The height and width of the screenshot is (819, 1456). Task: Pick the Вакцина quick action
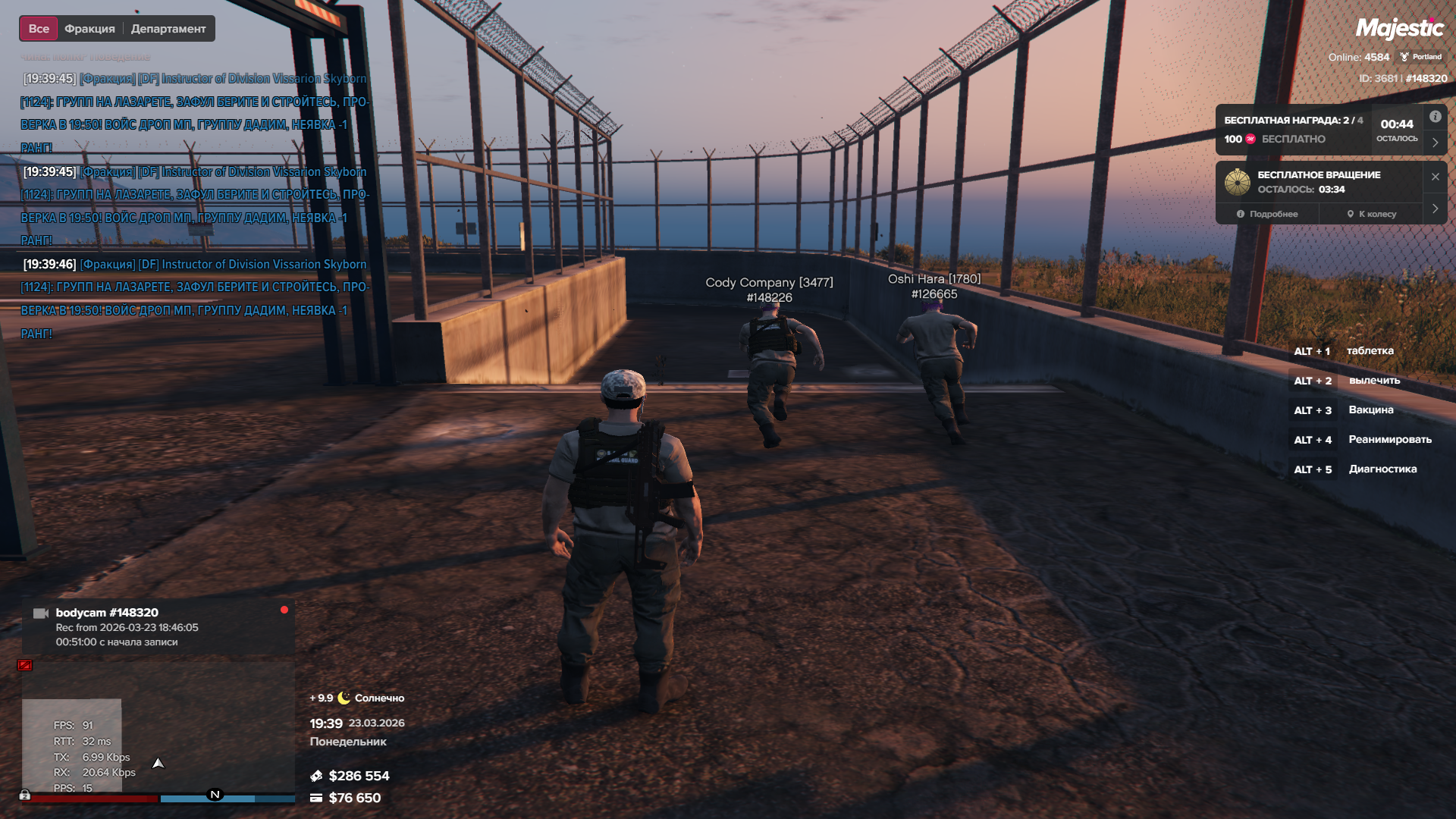coord(1370,410)
